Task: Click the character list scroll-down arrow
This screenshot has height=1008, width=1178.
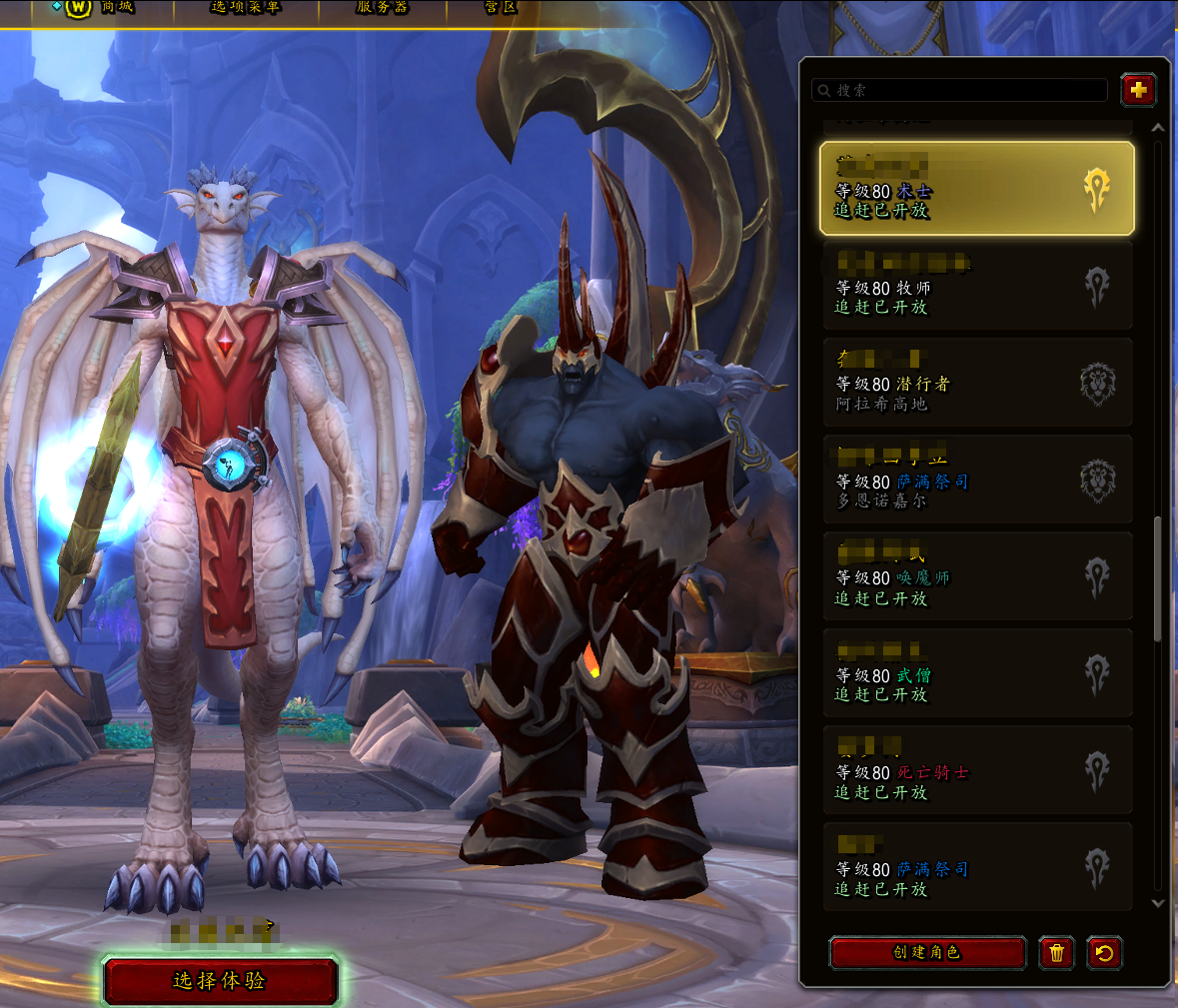Action: click(x=1158, y=903)
